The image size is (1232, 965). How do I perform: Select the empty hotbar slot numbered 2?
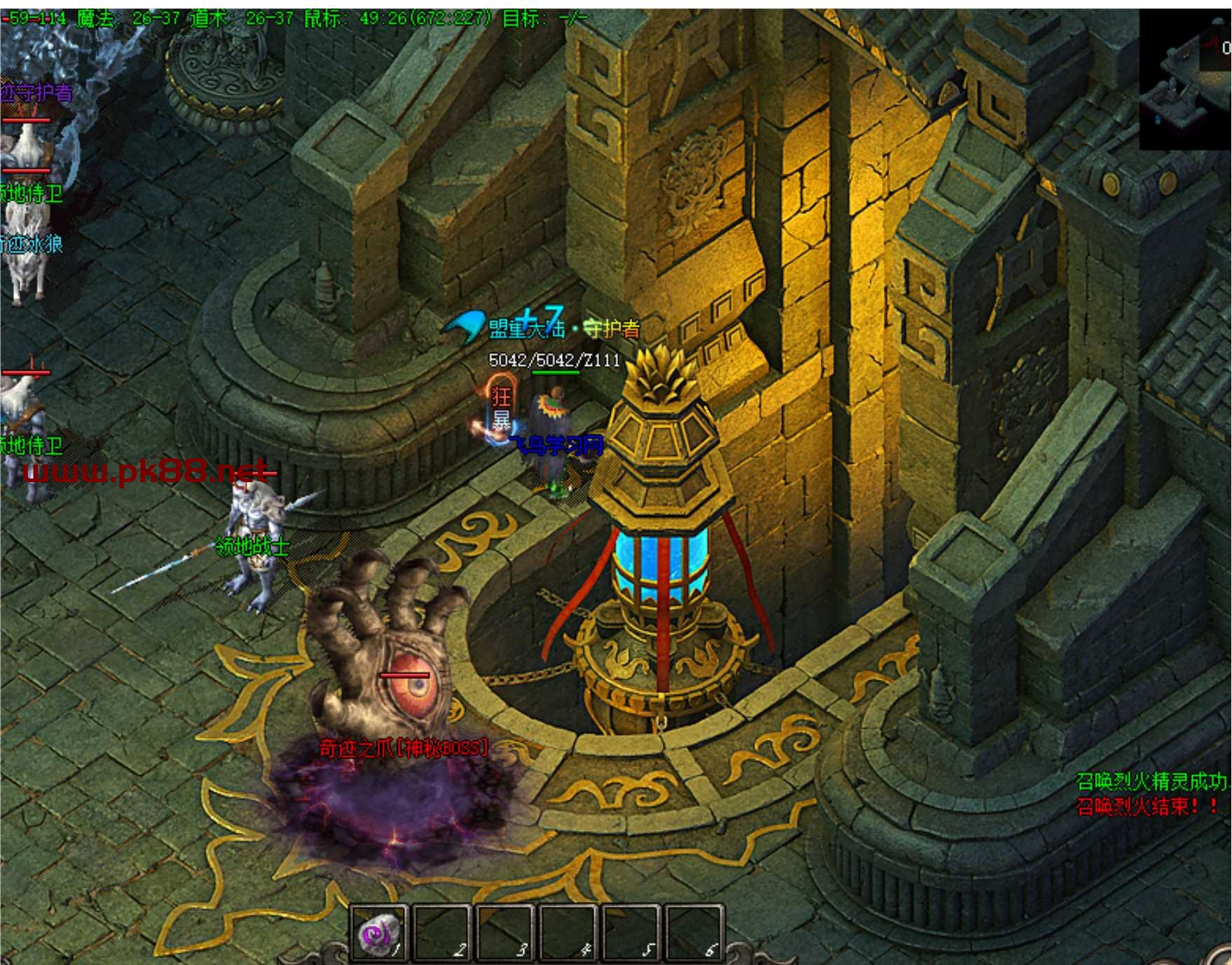[x=442, y=933]
